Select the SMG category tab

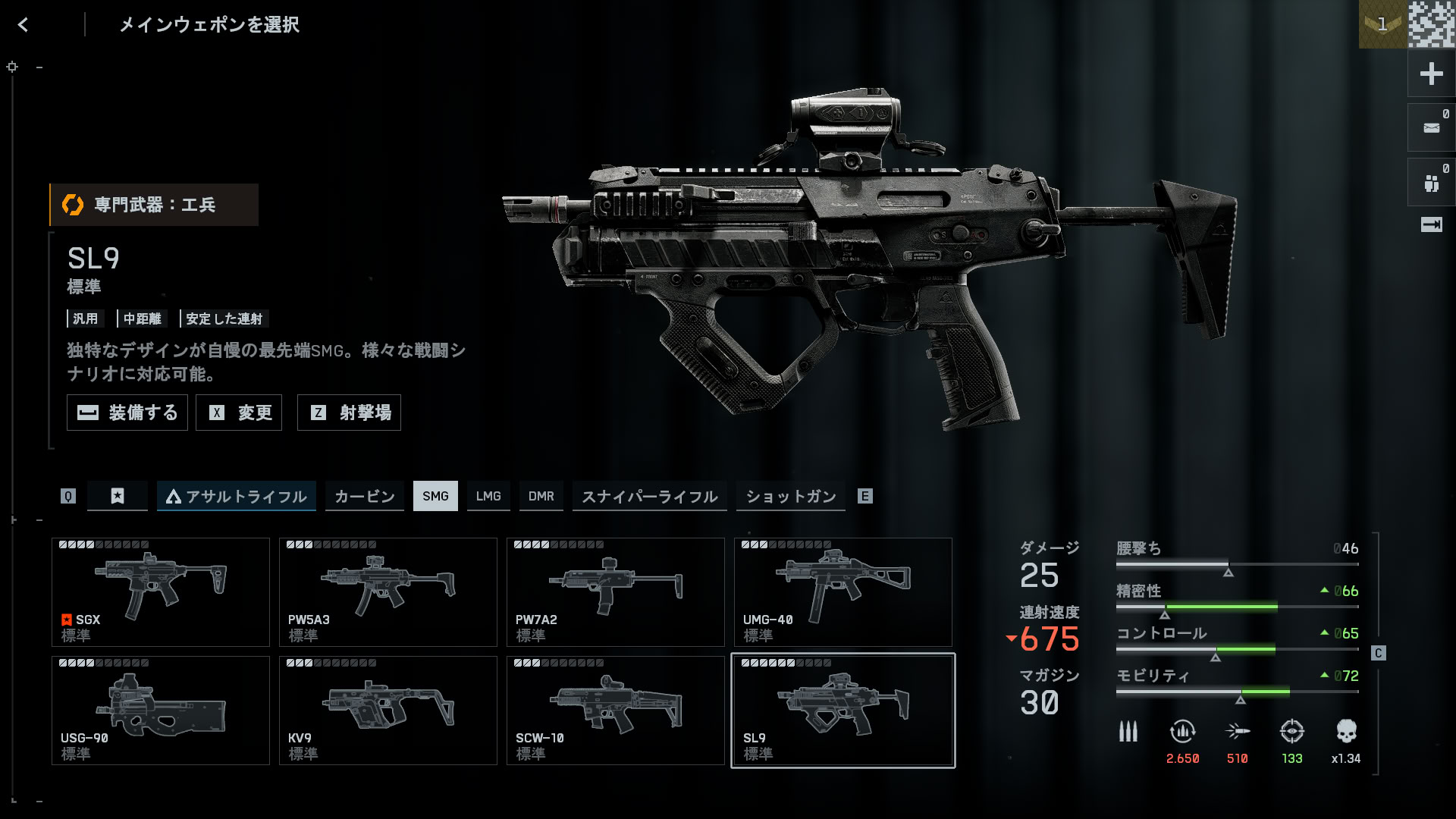pyautogui.click(x=435, y=496)
